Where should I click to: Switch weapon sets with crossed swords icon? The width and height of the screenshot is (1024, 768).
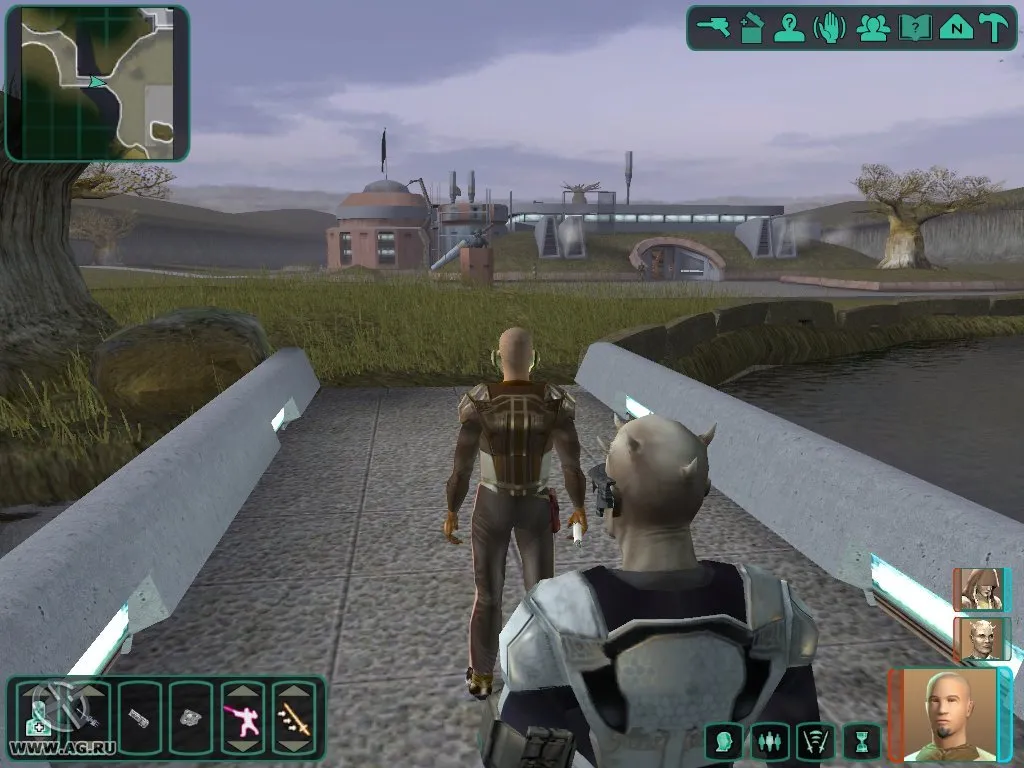click(815, 741)
